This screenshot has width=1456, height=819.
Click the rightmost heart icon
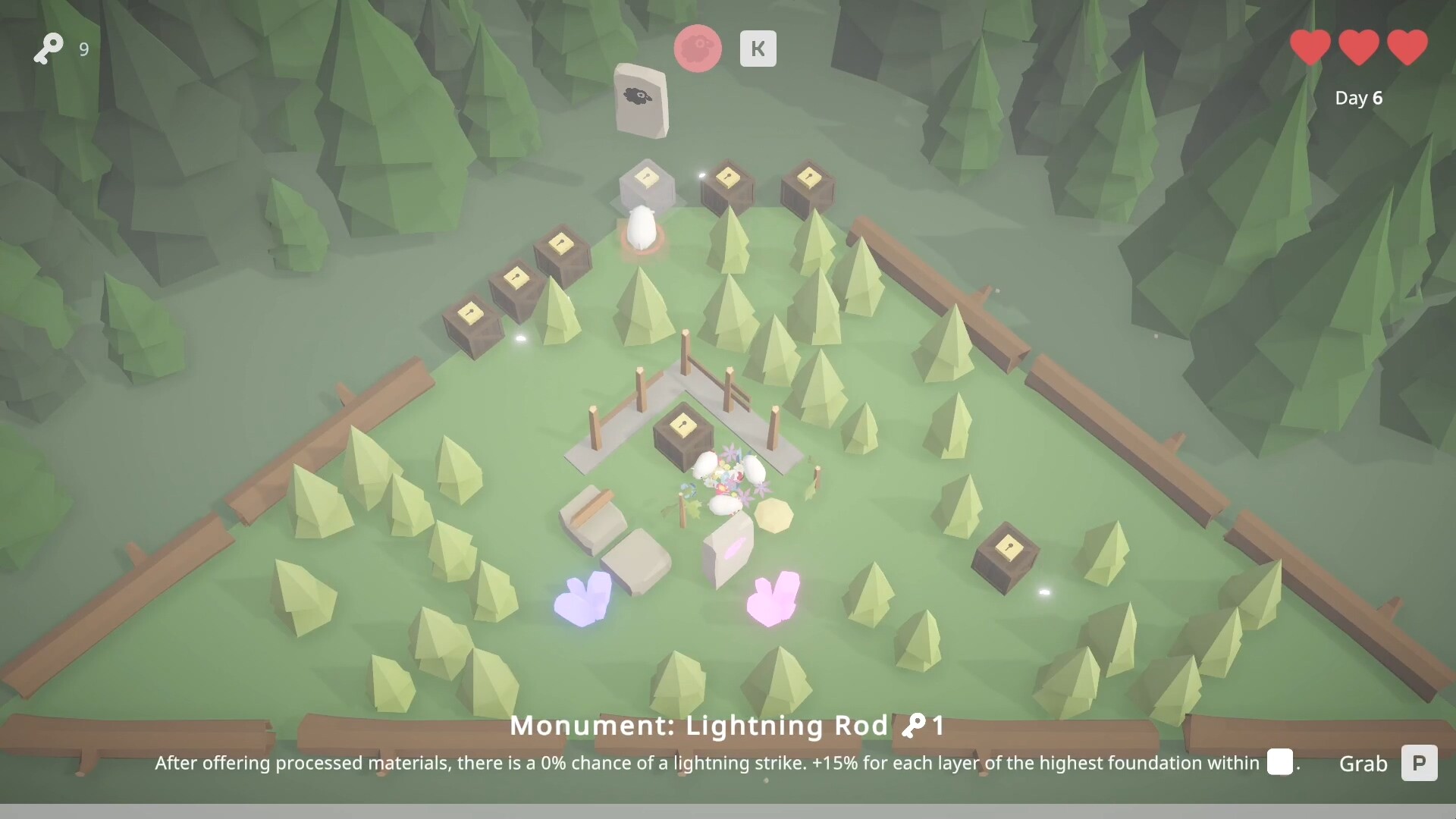[x=1407, y=47]
